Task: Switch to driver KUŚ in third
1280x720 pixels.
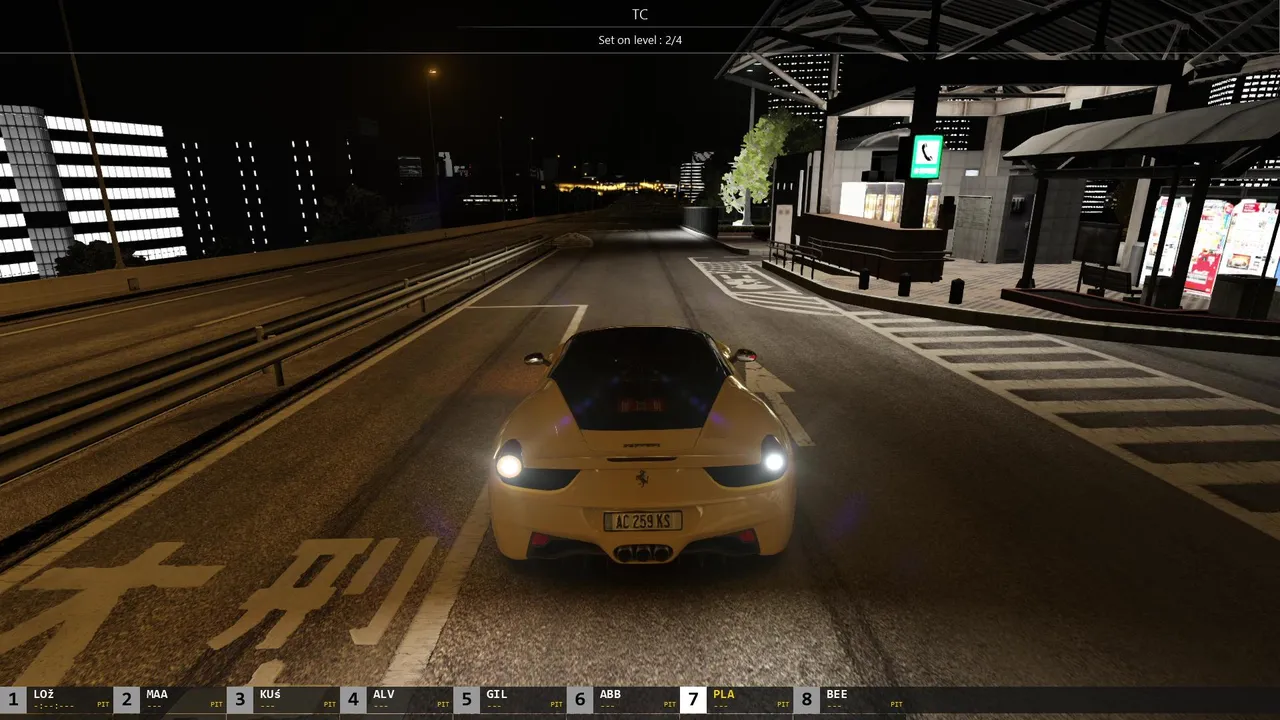Action: pyautogui.click(x=283, y=699)
